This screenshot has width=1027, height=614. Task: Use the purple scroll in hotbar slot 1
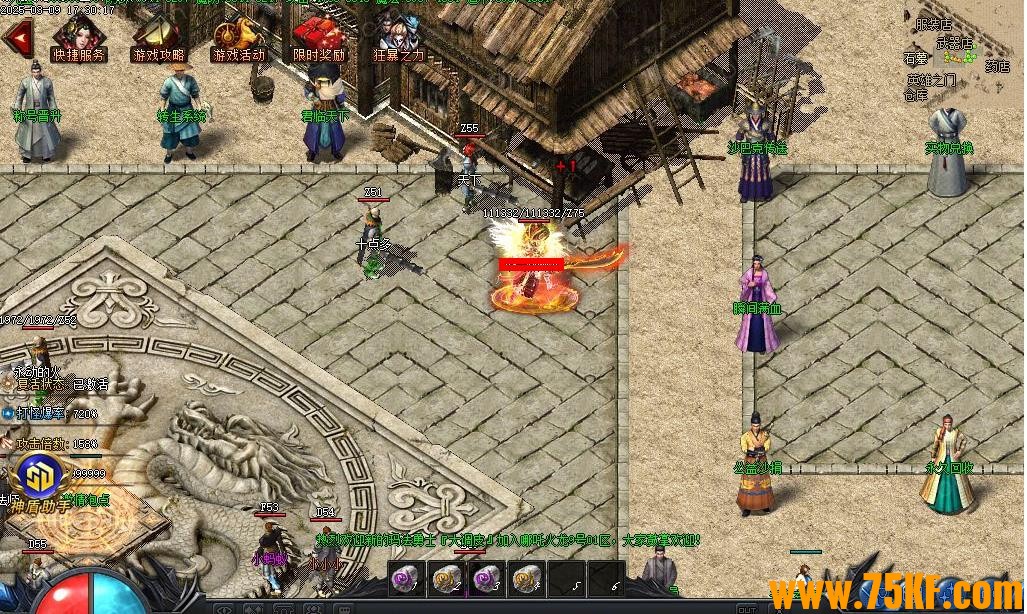click(x=406, y=577)
